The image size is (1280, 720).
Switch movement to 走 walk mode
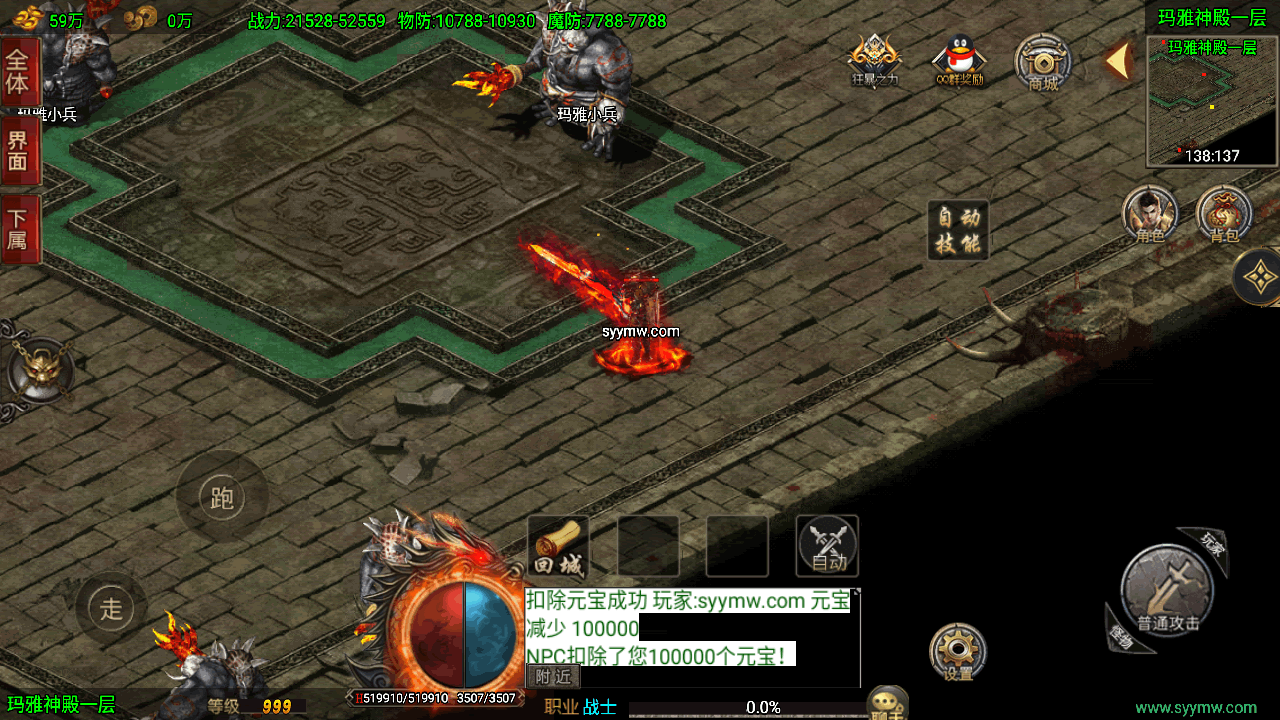click(111, 607)
